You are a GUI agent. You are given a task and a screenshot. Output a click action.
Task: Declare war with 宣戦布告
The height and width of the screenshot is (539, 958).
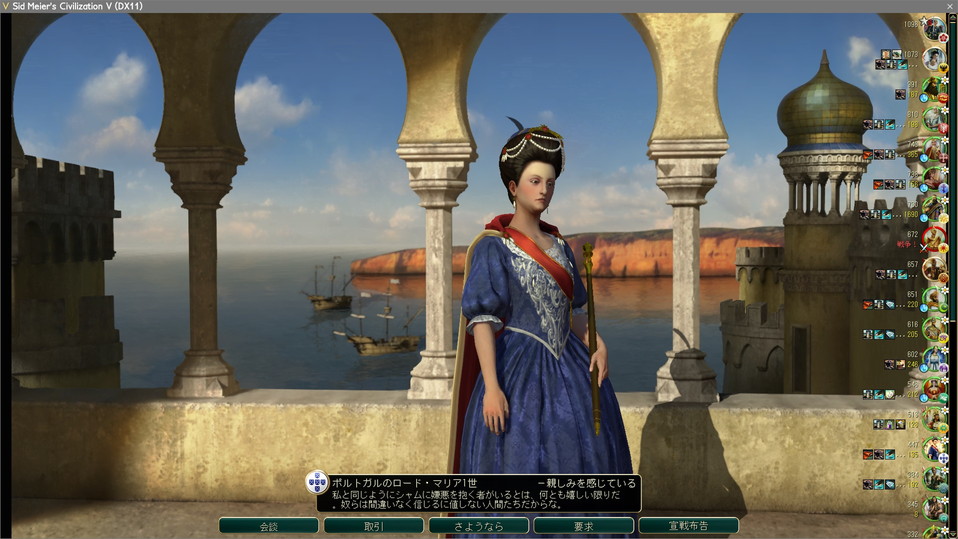click(x=688, y=525)
